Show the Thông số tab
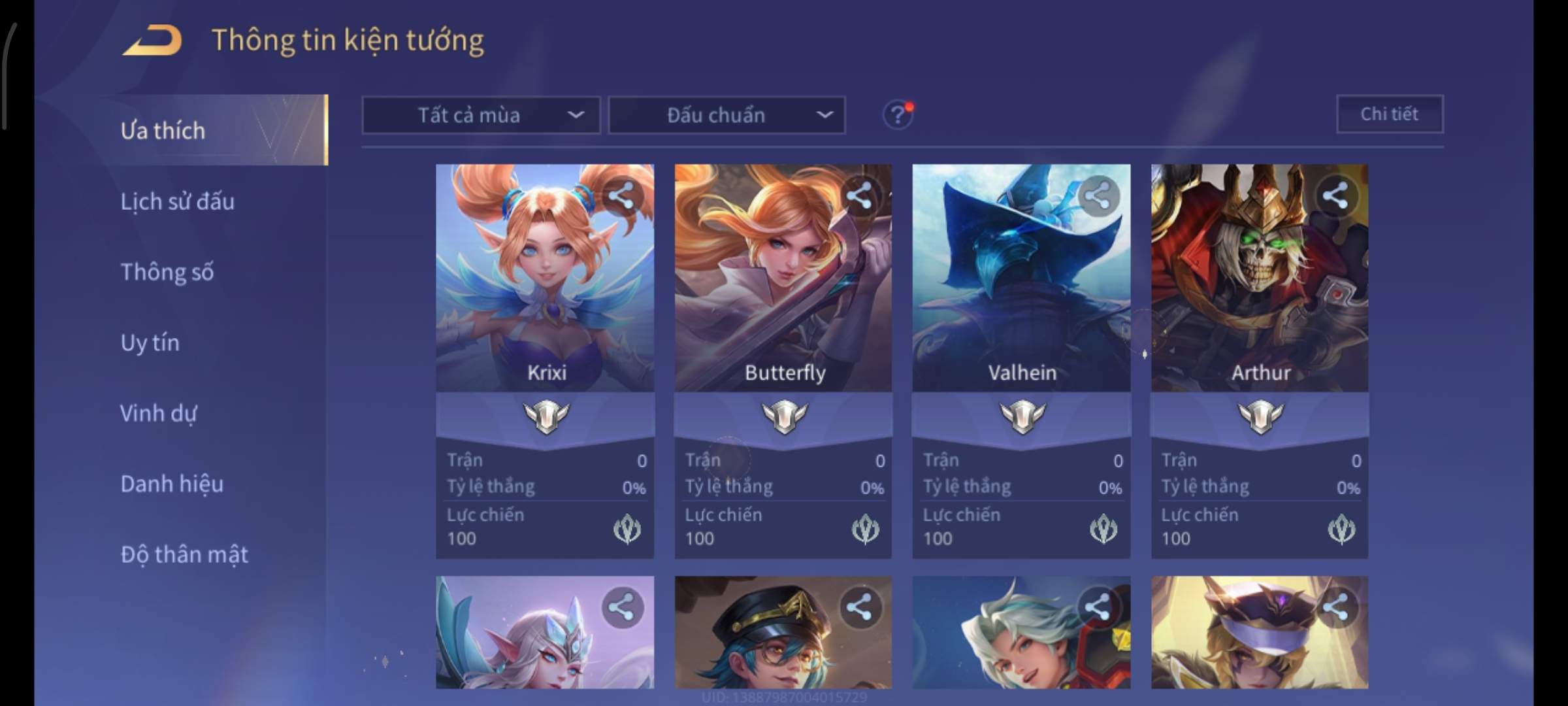1568x706 pixels. point(167,272)
